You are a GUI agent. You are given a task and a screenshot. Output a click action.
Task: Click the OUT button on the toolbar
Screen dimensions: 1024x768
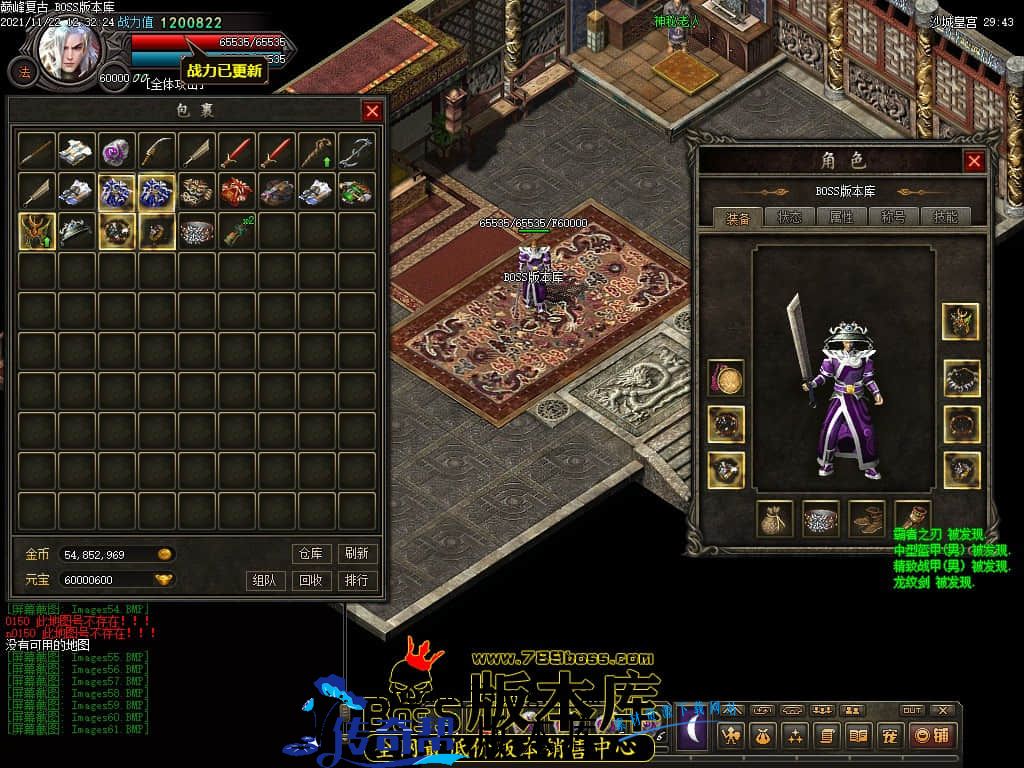coord(911,710)
